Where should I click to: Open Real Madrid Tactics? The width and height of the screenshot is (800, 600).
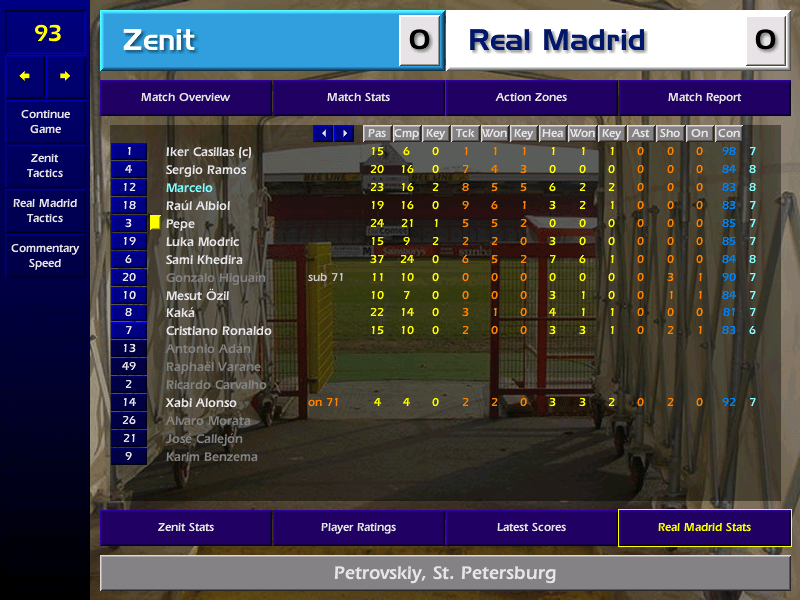click(45, 211)
